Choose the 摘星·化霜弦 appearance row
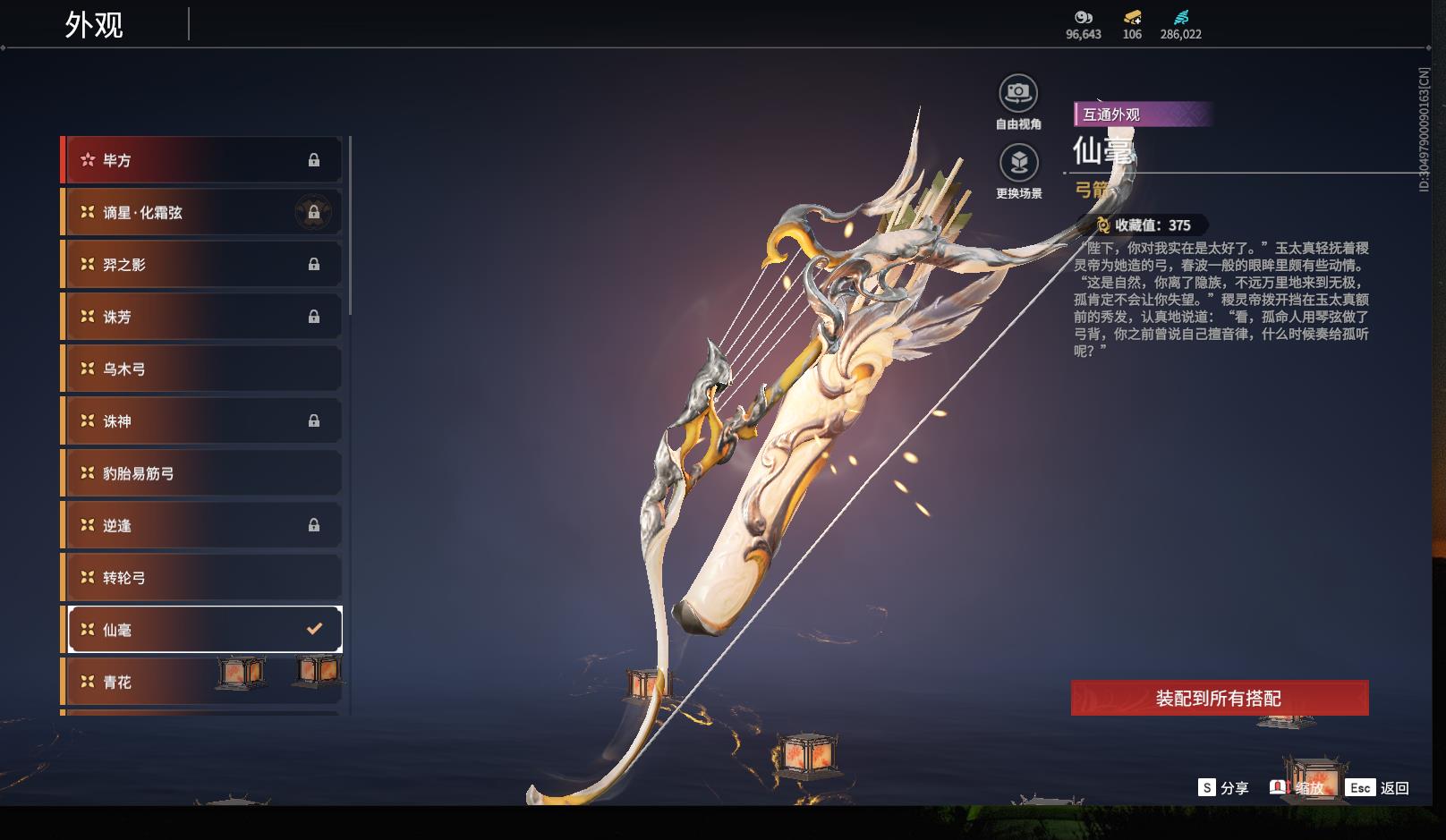The width and height of the screenshot is (1446, 840). click(202, 212)
